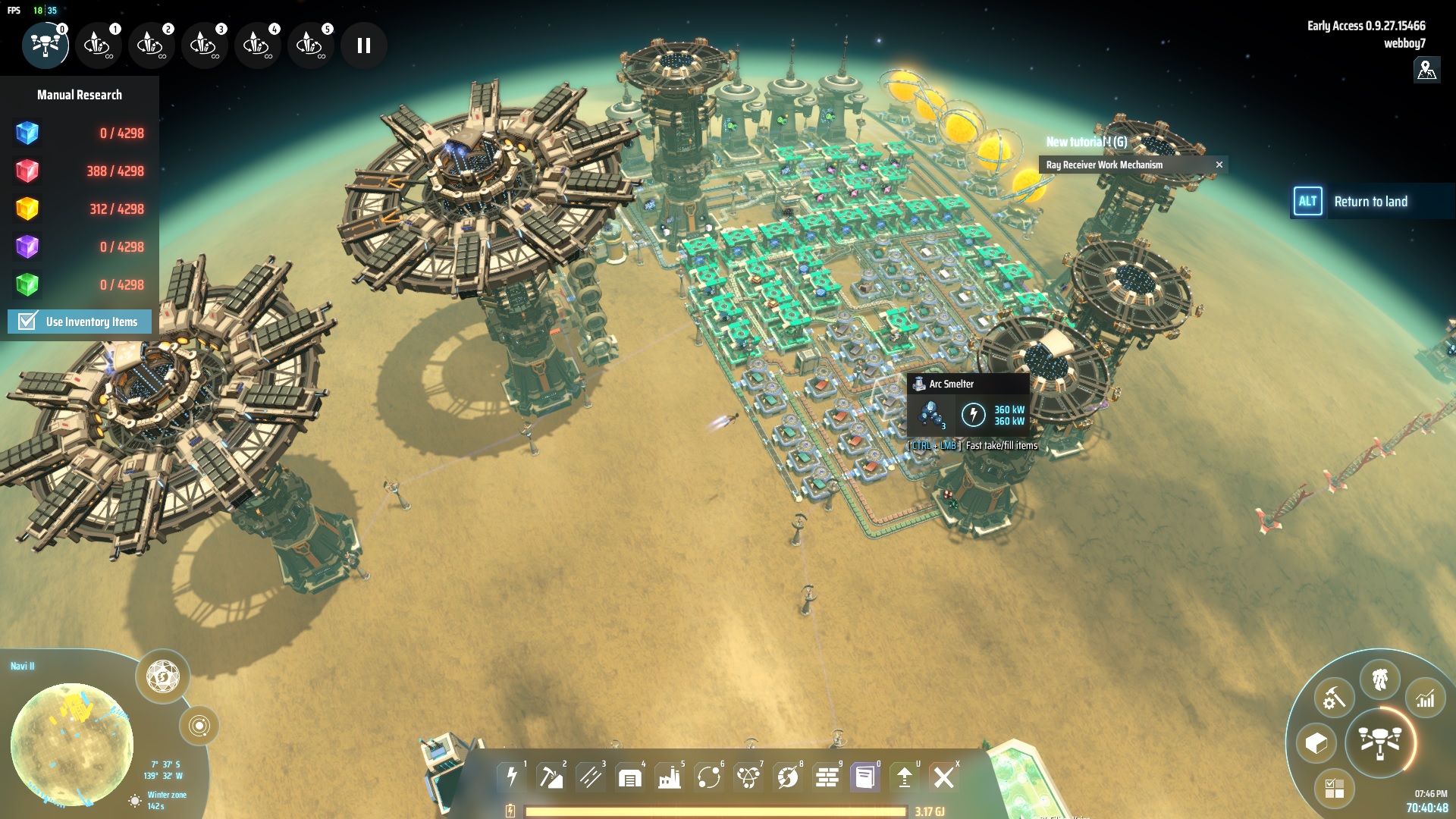Pause the research queue
1456x819 pixels.
pyautogui.click(x=364, y=45)
